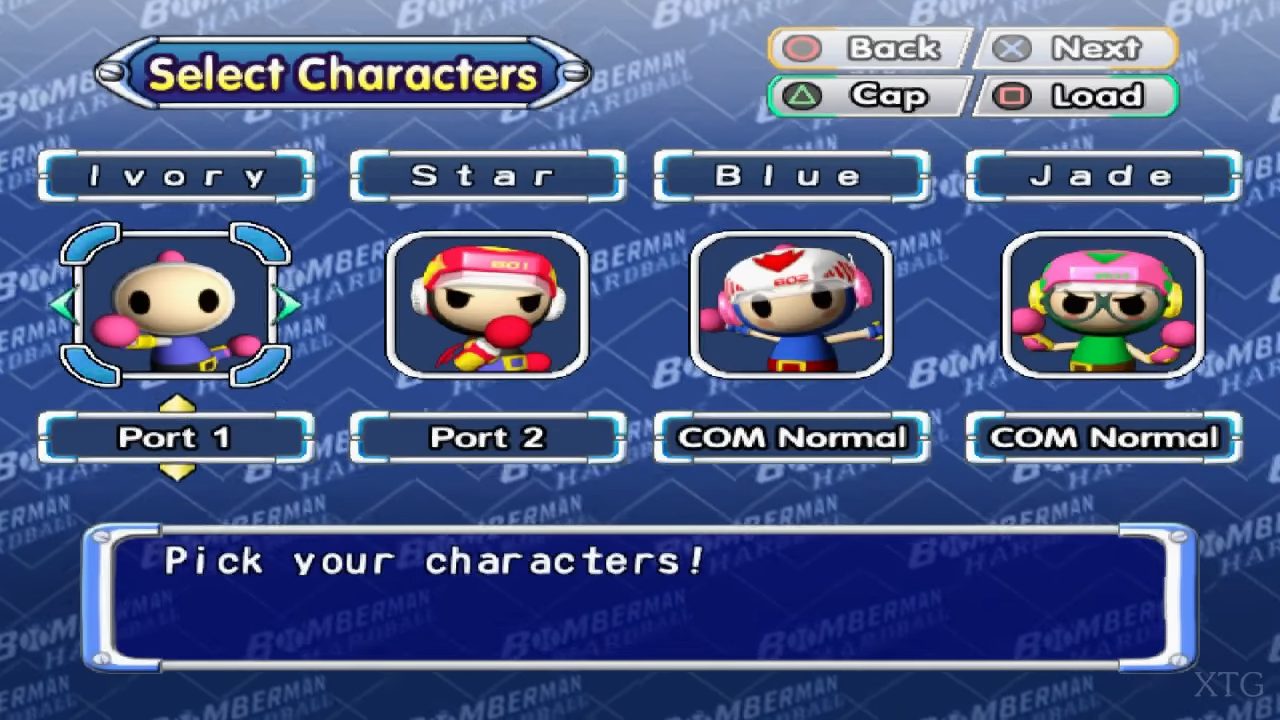Cycle Ivory's character with the left green arrow
The width and height of the screenshot is (1280, 720).
[x=63, y=304]
